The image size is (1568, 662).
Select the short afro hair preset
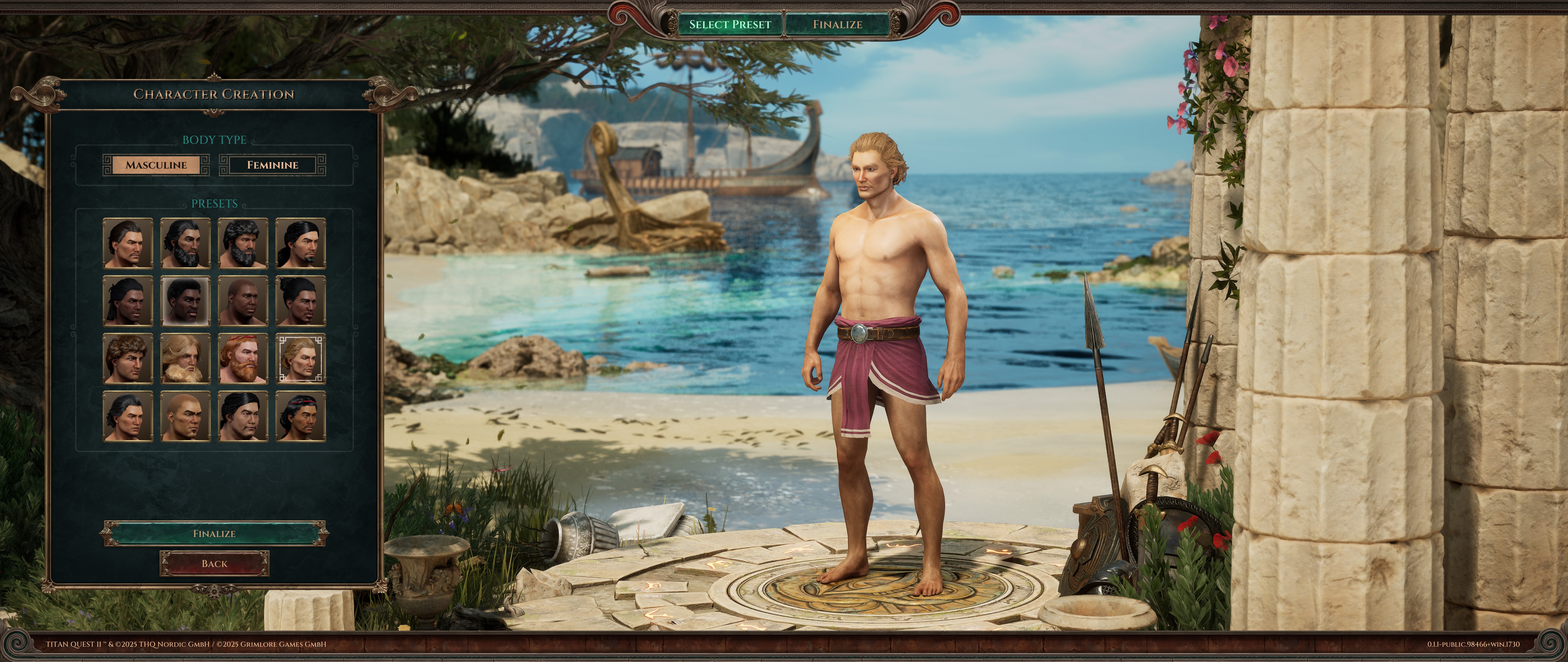[x=185, y=301]
